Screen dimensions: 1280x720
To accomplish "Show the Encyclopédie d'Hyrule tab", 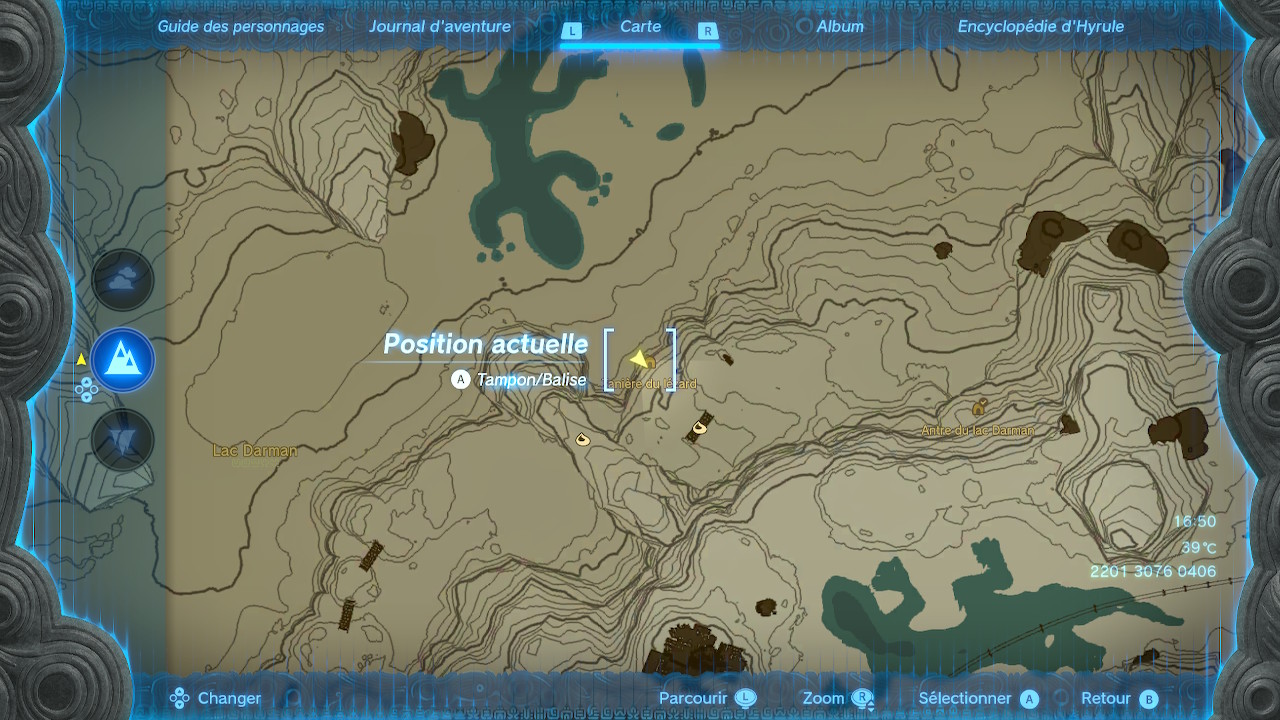I will coord(1041,27).
